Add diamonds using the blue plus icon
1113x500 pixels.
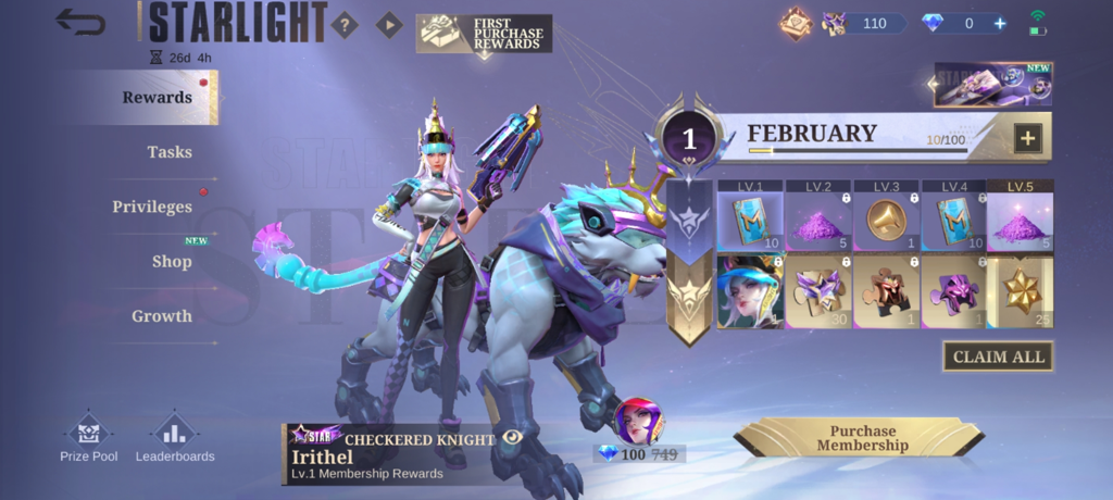(999, 23)
